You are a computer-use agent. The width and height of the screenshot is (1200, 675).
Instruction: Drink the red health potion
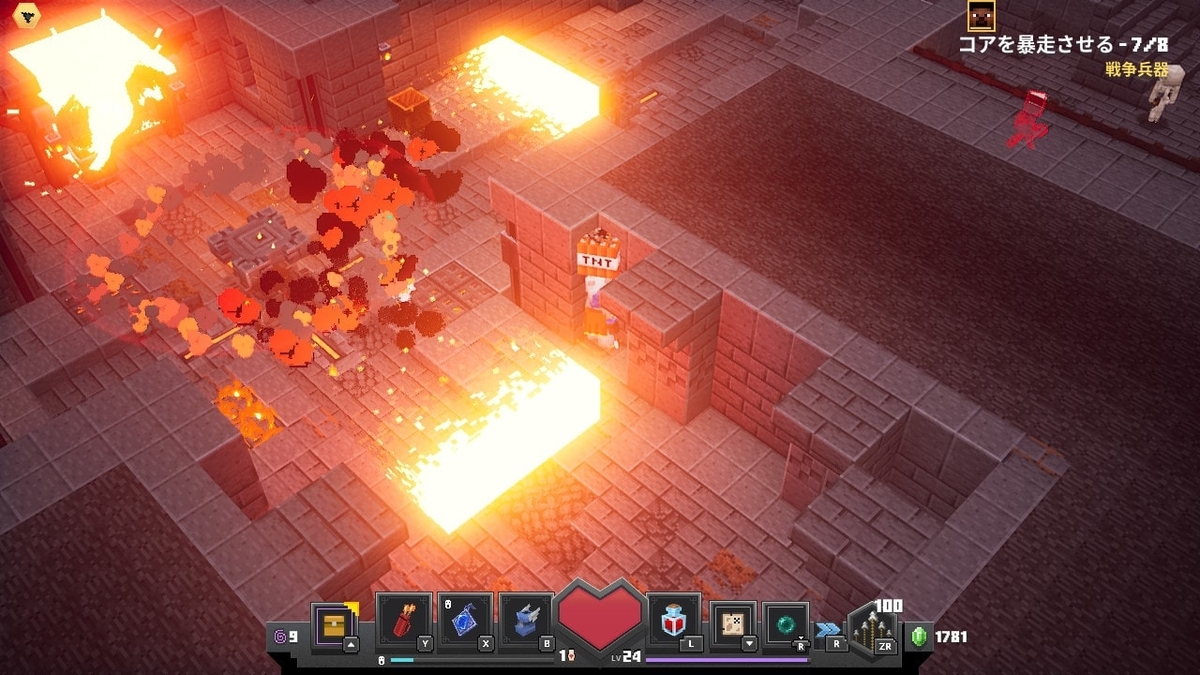point(675,622)
